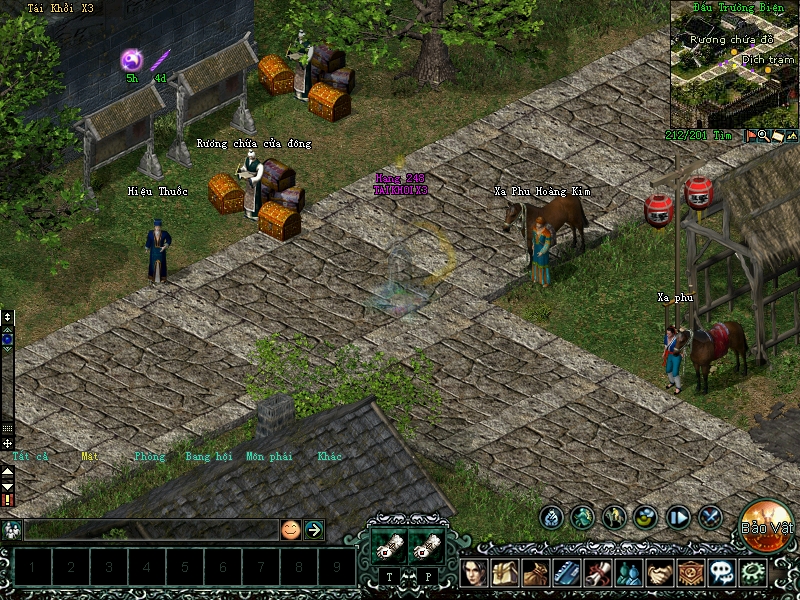Open the gear settings icon
Image resolution: width=800 pixels, height=600 pixels.
[x=752, y=573]
